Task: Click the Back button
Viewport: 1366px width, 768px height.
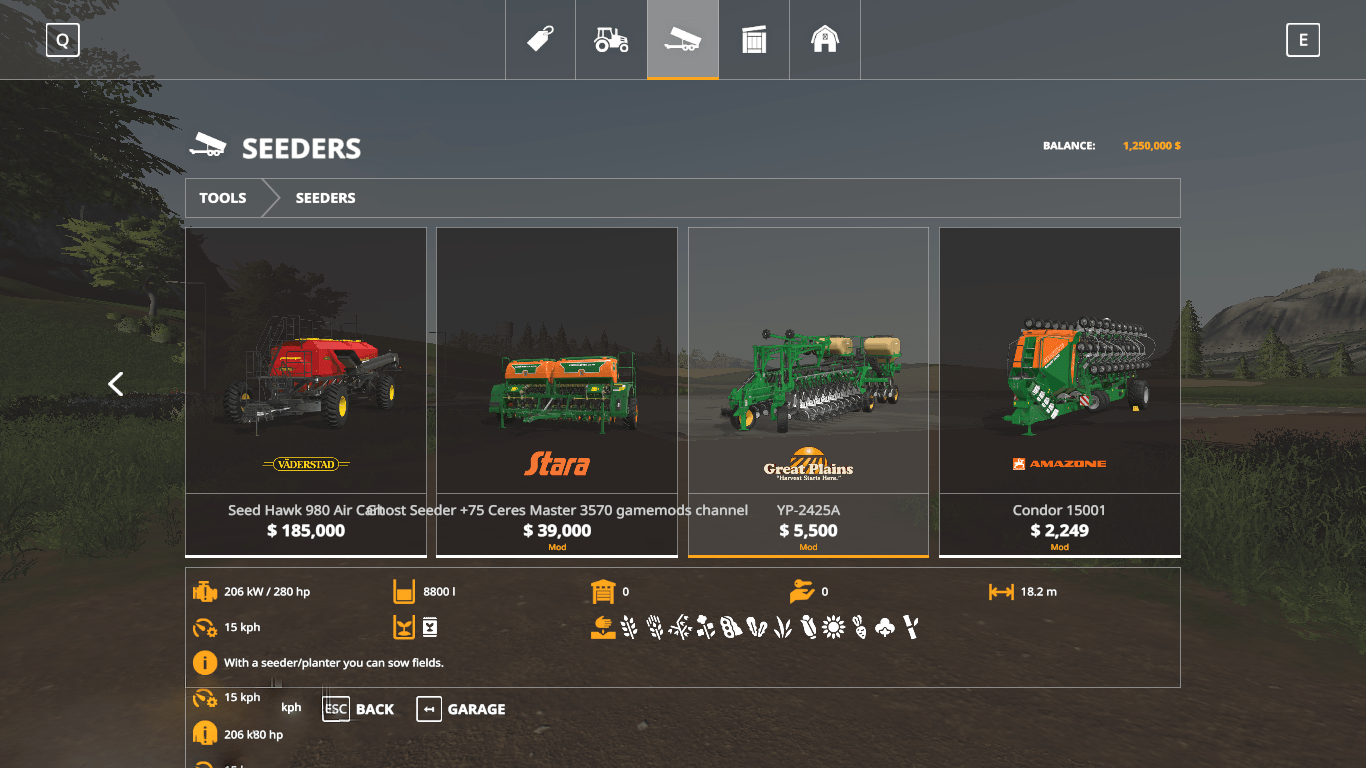Action: click(359, 709)
